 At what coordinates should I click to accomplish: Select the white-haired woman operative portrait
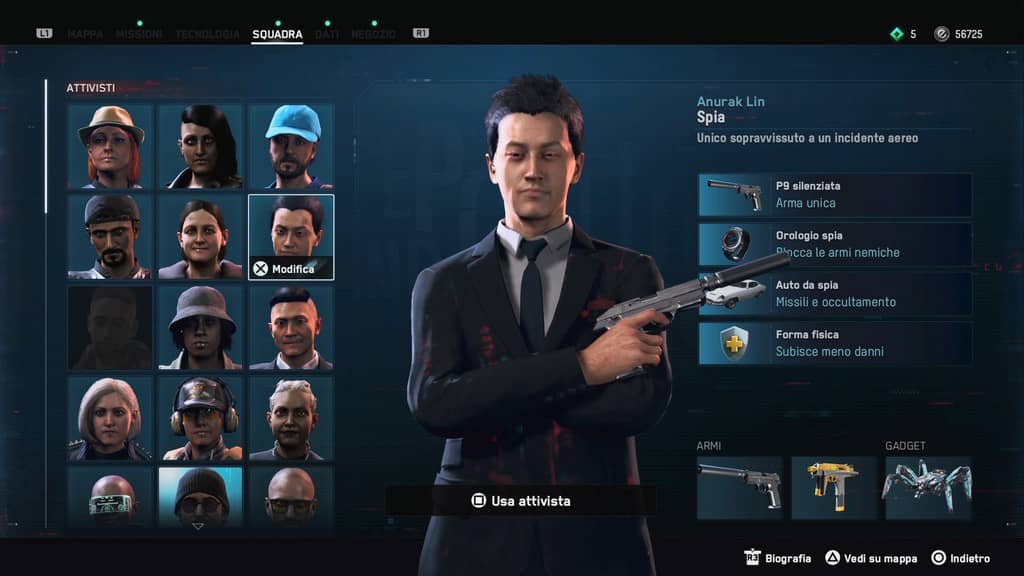point(110,418)
